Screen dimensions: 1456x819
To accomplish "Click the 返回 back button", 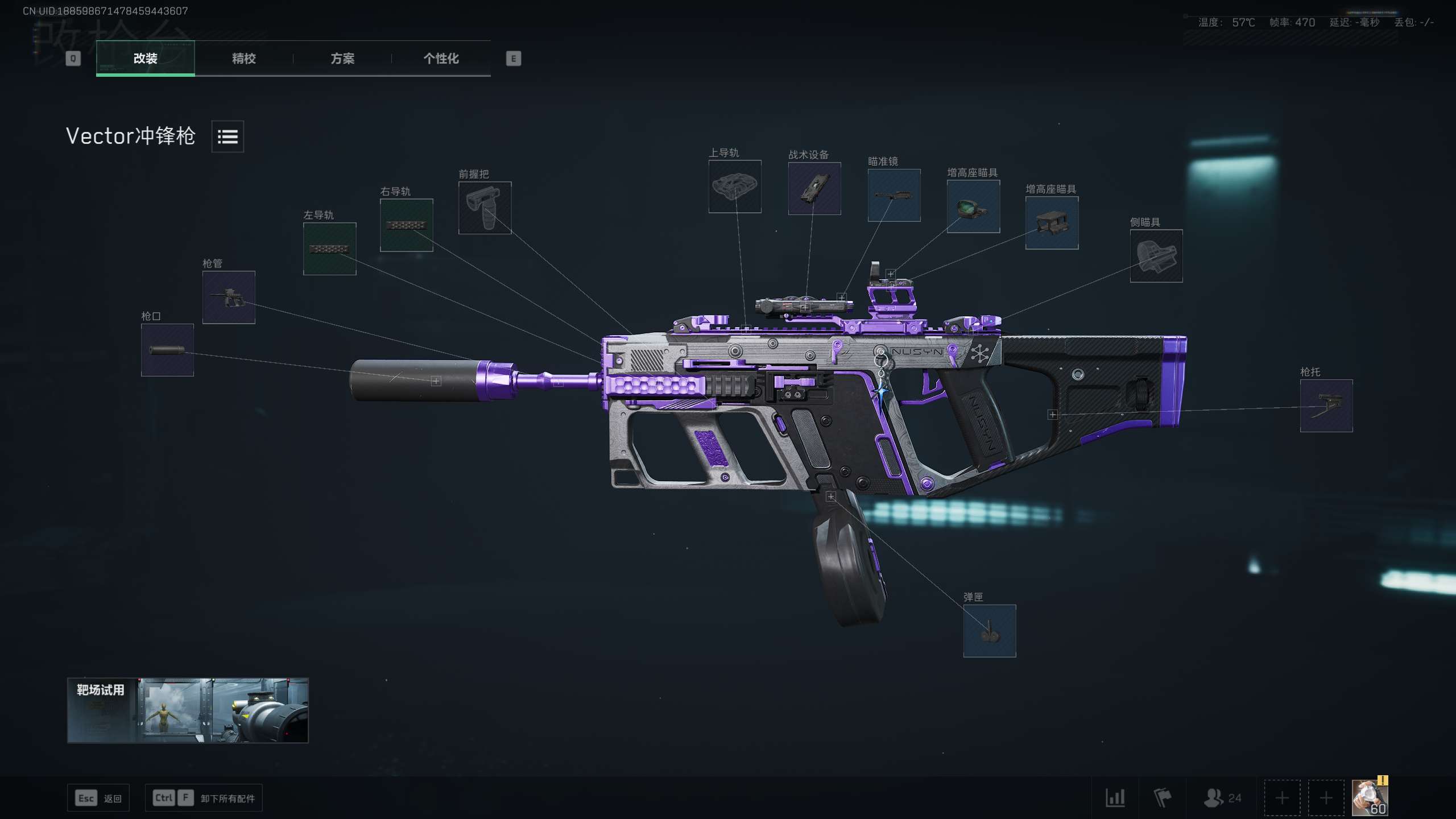I will pyautogui.click(x=98, y=798).
